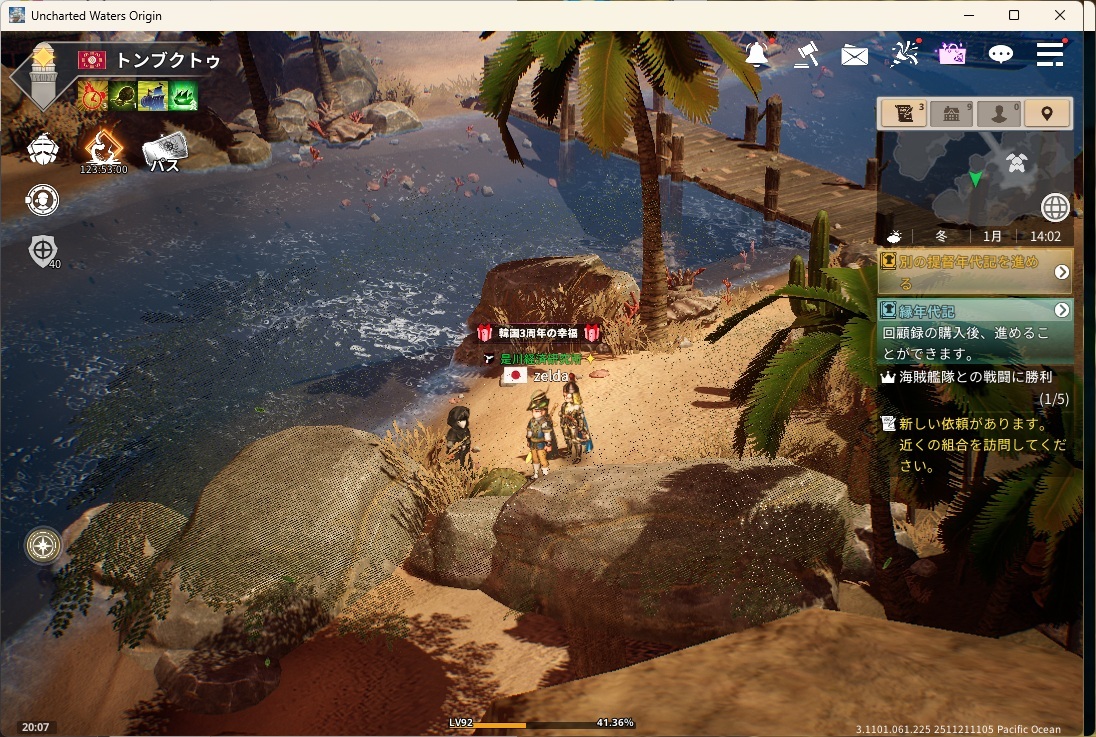Maximize the Uncharted Waters Origin window
Screen dimensions: 1096x737
point(1014,15)
